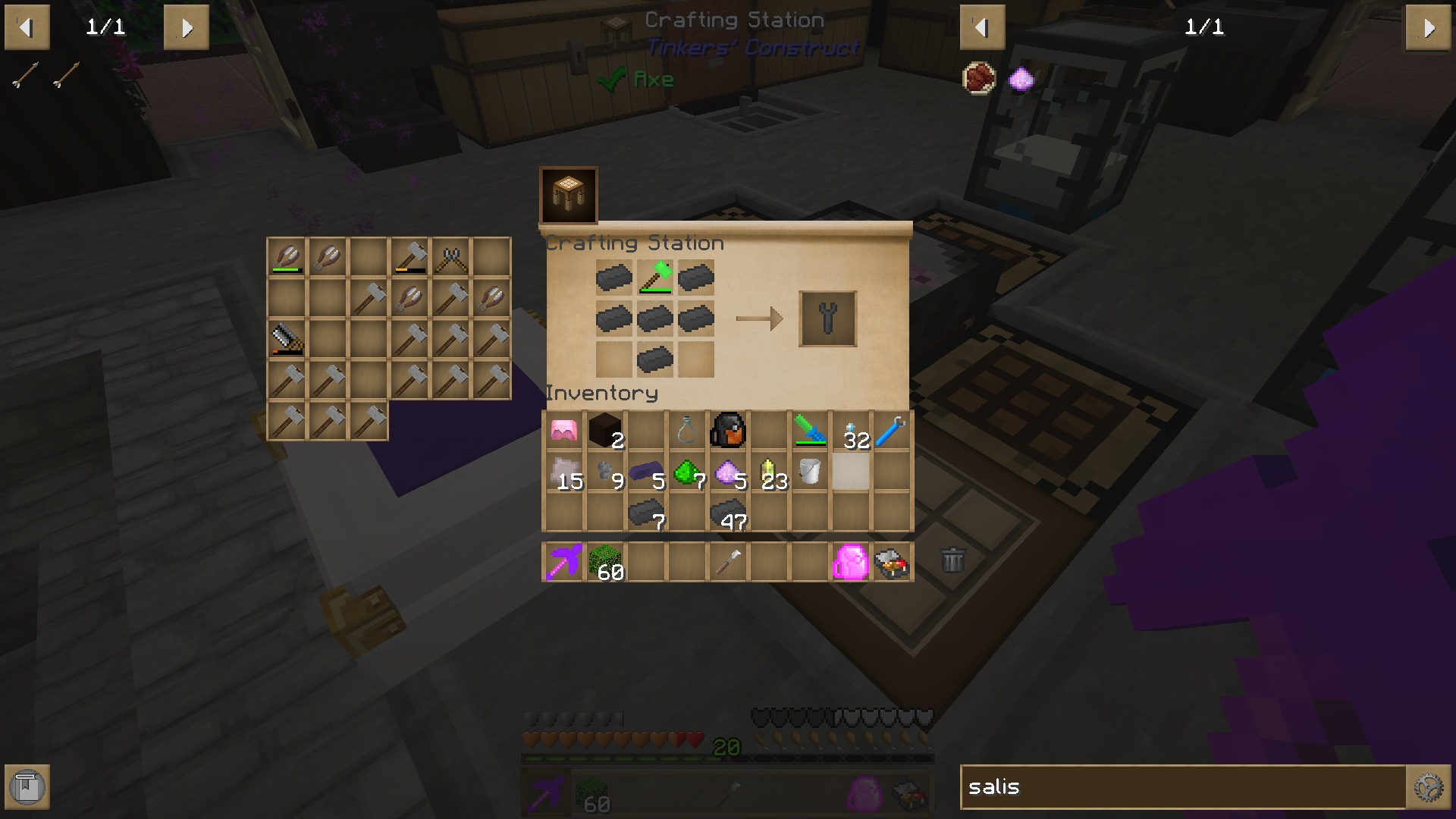Select the chisel in the hotbar

[x=728, y=561]
